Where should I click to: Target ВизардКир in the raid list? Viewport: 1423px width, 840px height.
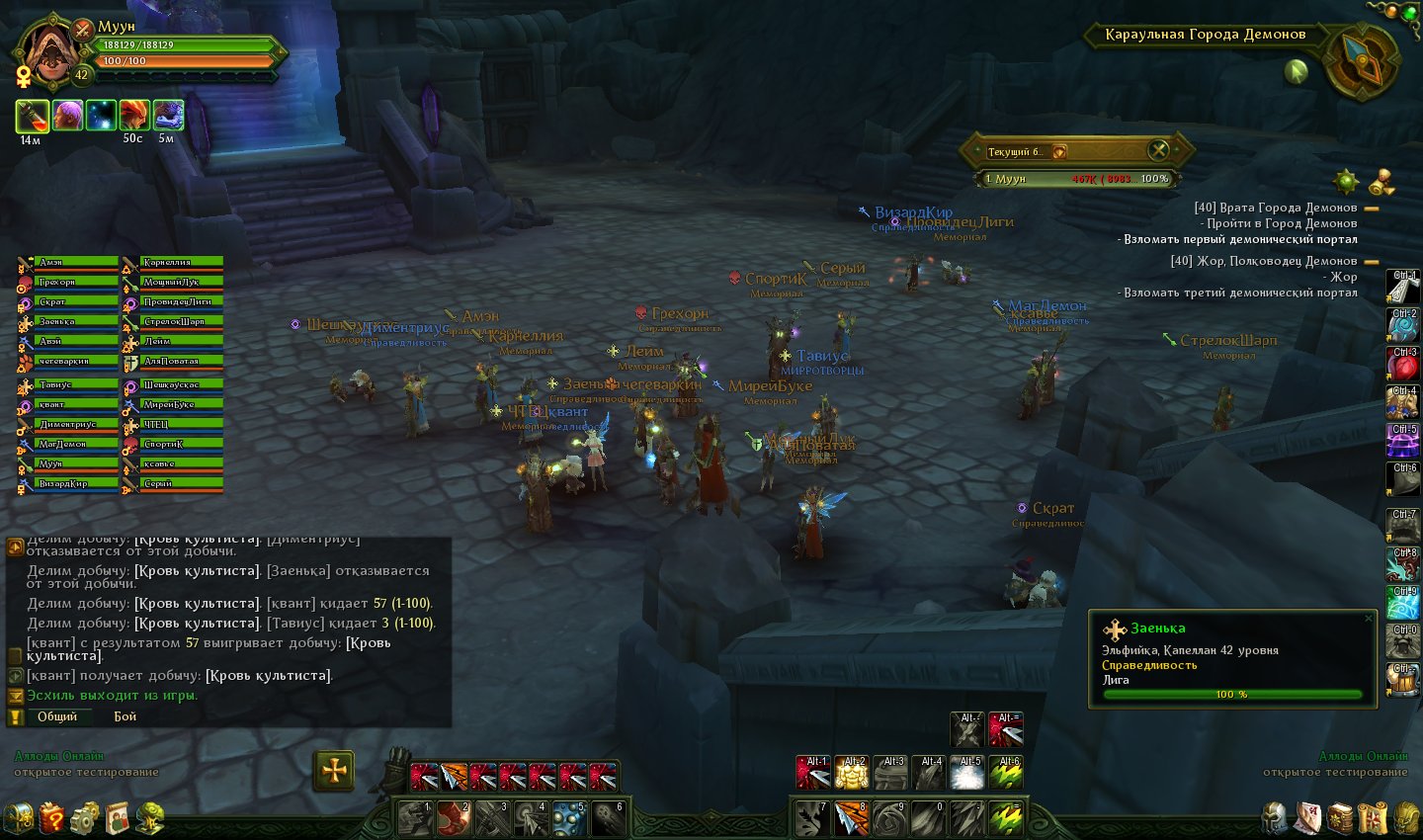click(x=76, y=484)
